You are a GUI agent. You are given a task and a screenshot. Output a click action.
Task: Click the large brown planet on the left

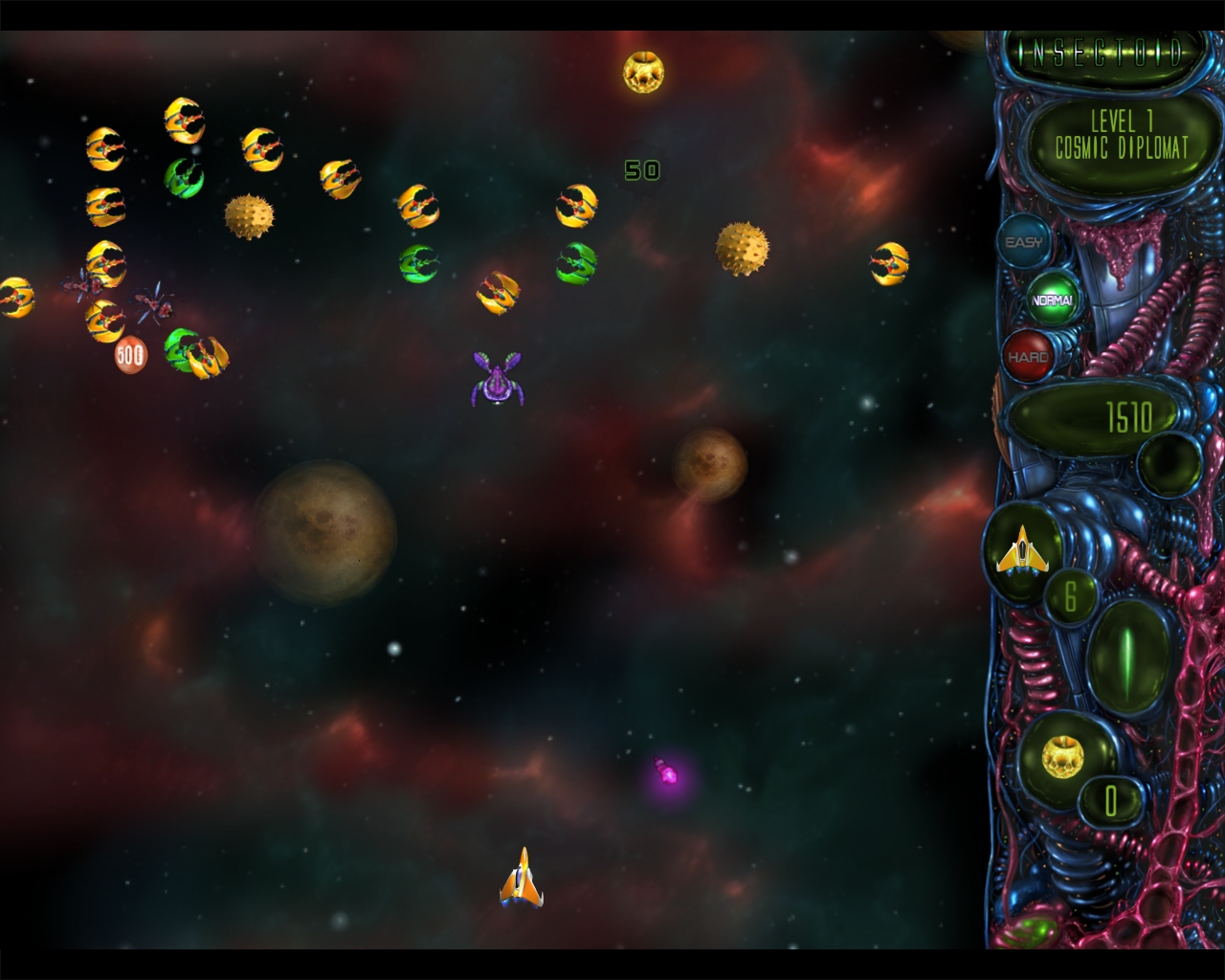(x=325, y=529)
